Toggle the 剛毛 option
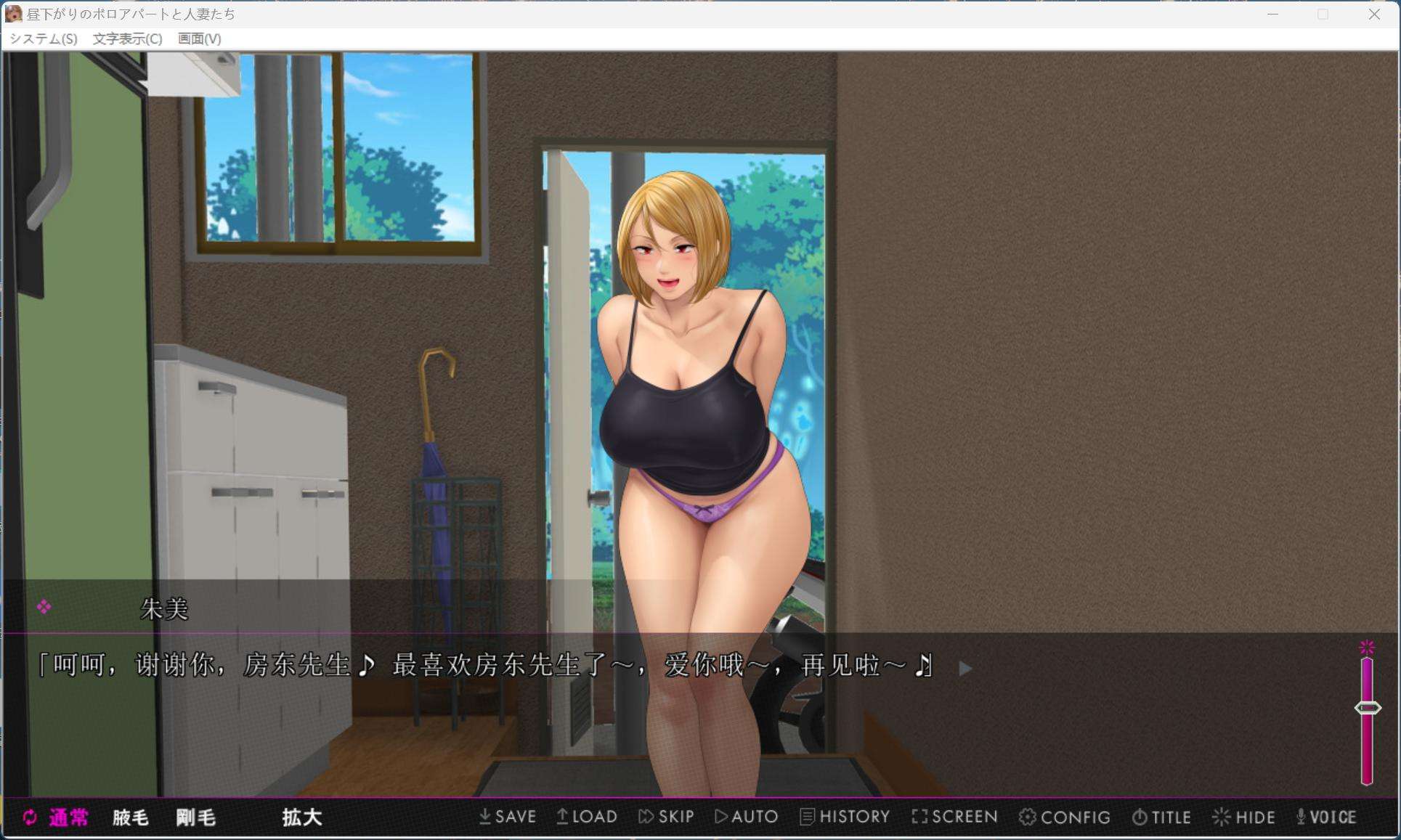This screenshot has height=840, width=1401. [195, 817]
